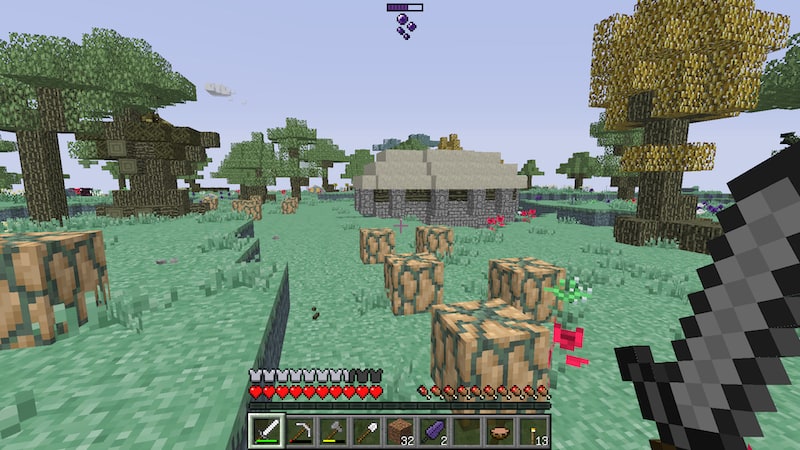Select the axe hotbar slot
Screen dimensions: 800x450
[333, 432]
